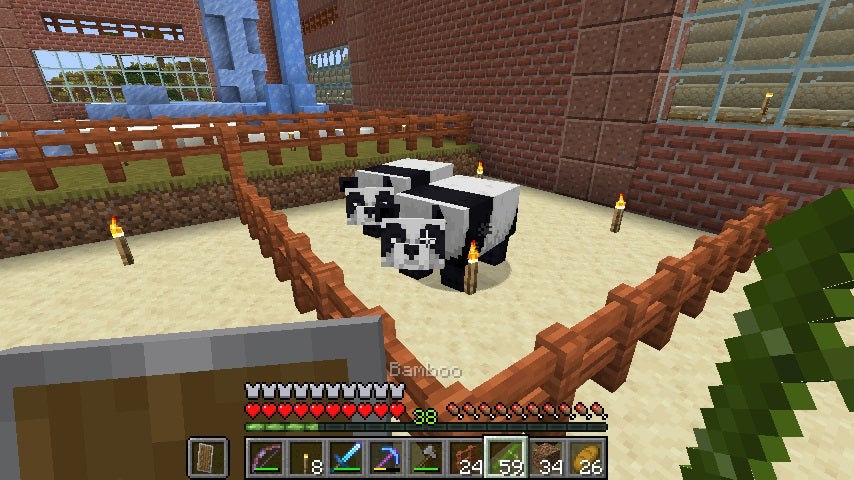Switch to the enchanted pickaxe slot
The height and width of the screenshot is (480, 854).
click(385, 458)
